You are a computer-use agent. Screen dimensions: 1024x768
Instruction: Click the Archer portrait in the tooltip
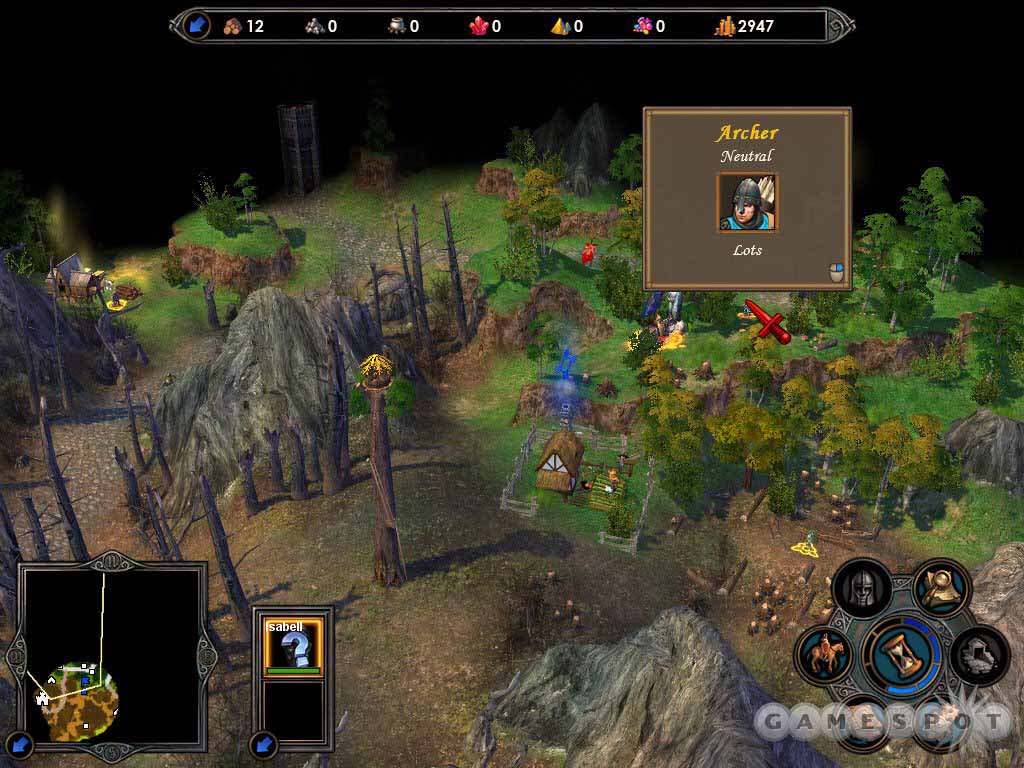tap(747, 203)
